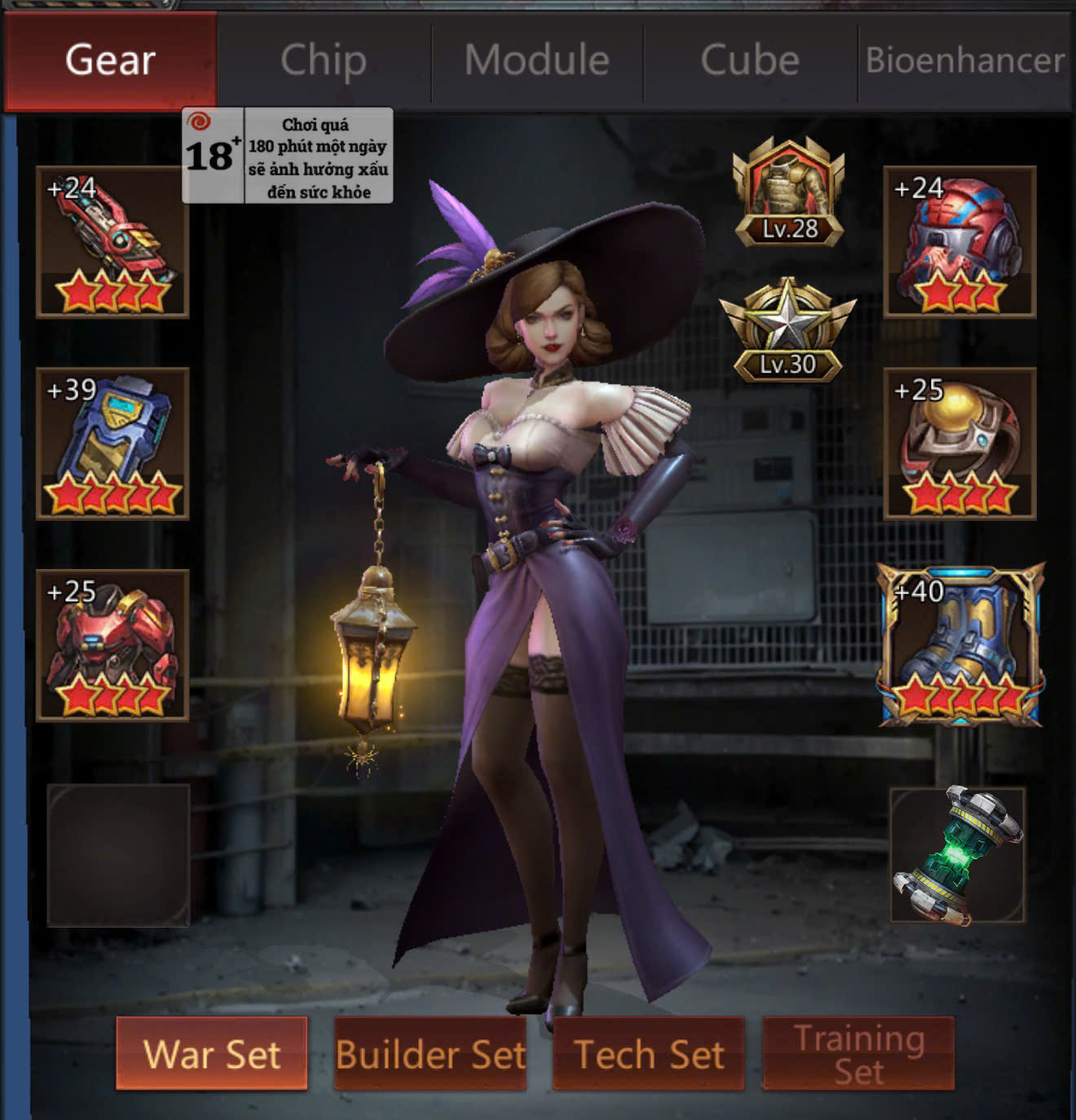Open the Lv.28 armor badge

(x=788, y=192)
